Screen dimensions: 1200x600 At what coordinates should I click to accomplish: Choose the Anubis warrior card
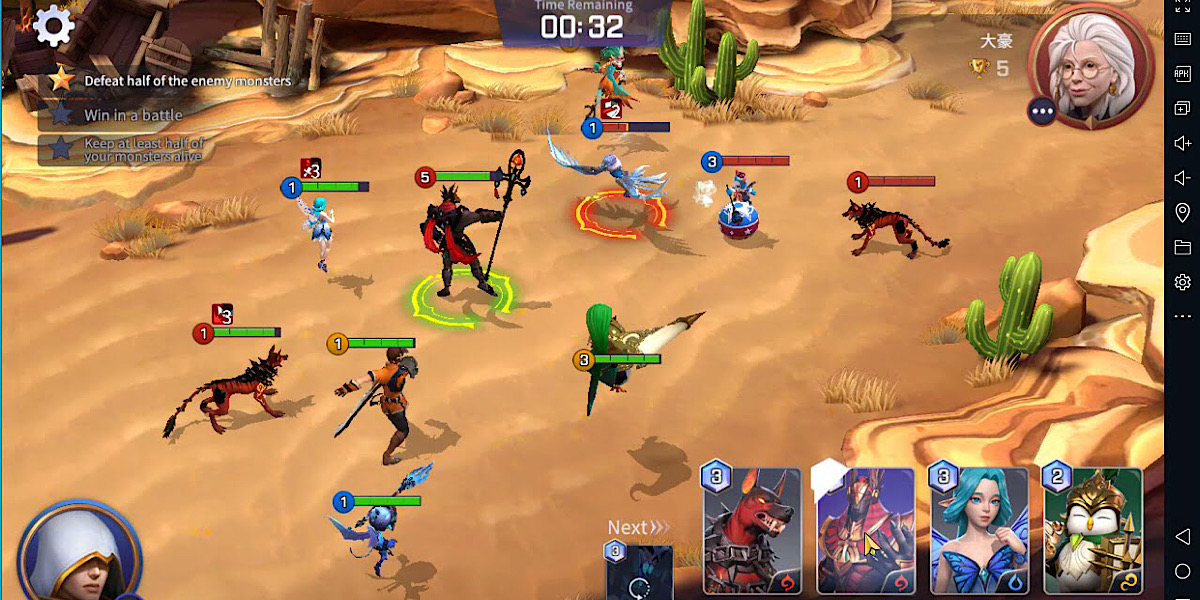coord(865,531)
